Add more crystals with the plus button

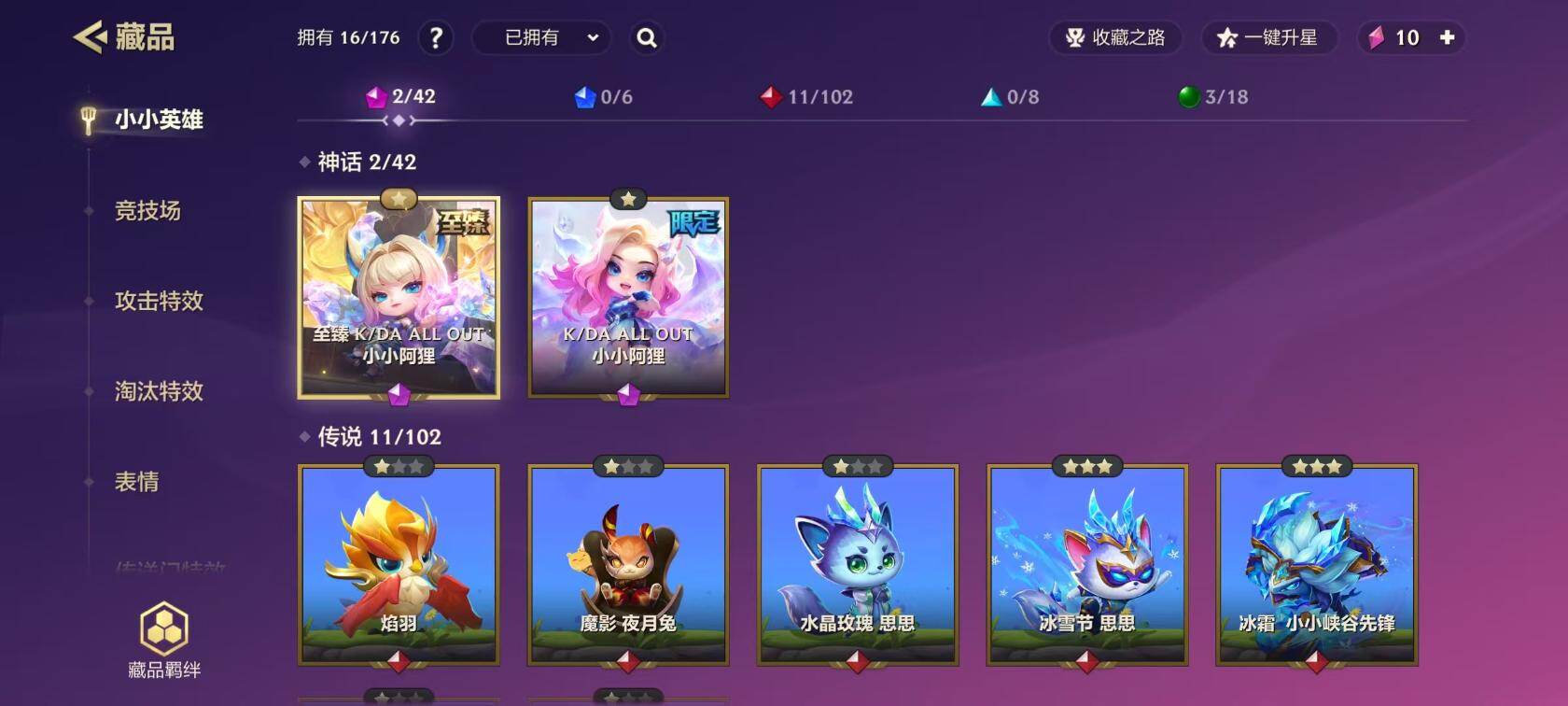click(1447, 38)
